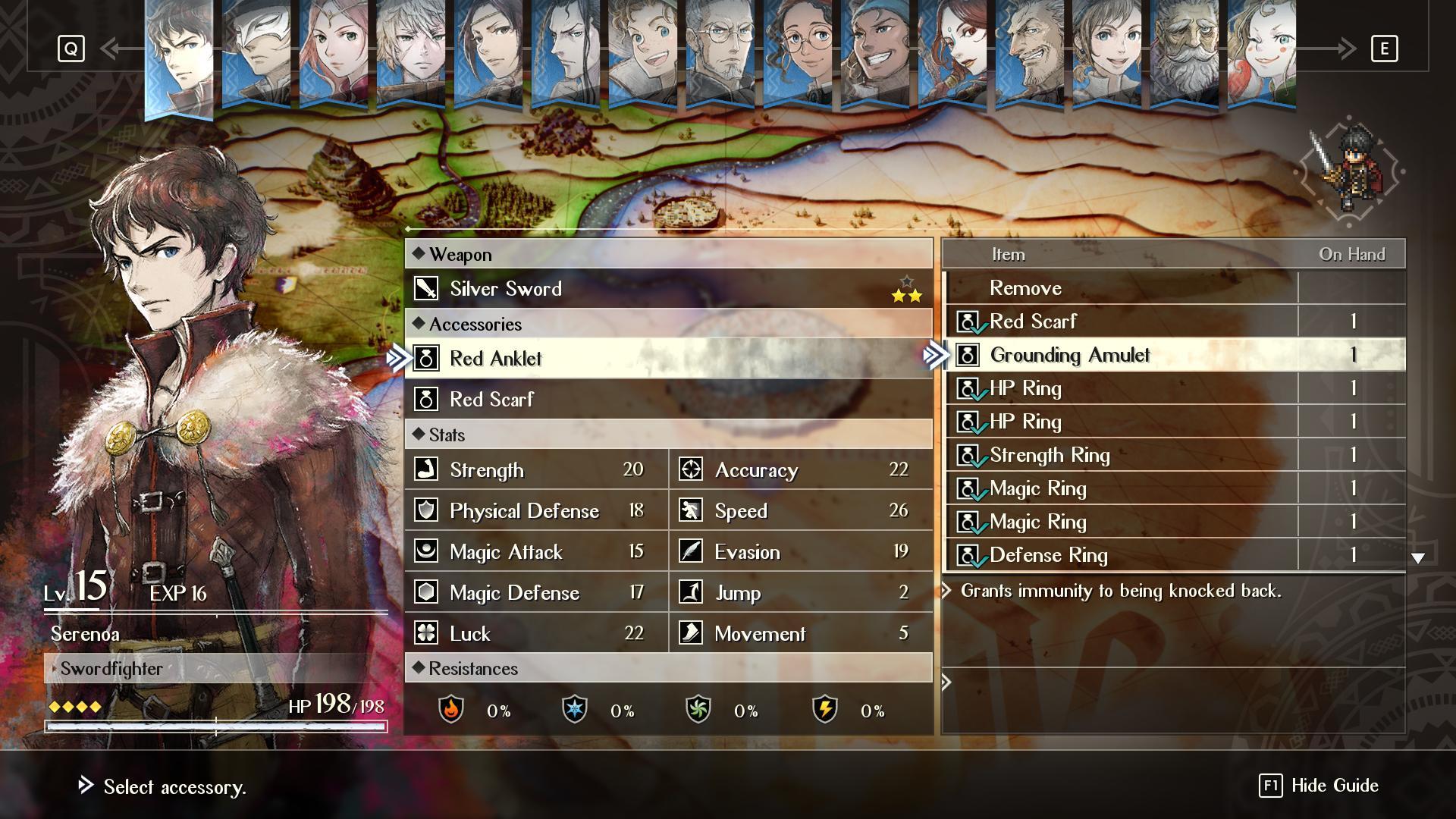Choose the Defense Ring item
Image resolution: width=1456 pixels, height=819 pixels.
pyautogui.click(x=1048, y=555)
